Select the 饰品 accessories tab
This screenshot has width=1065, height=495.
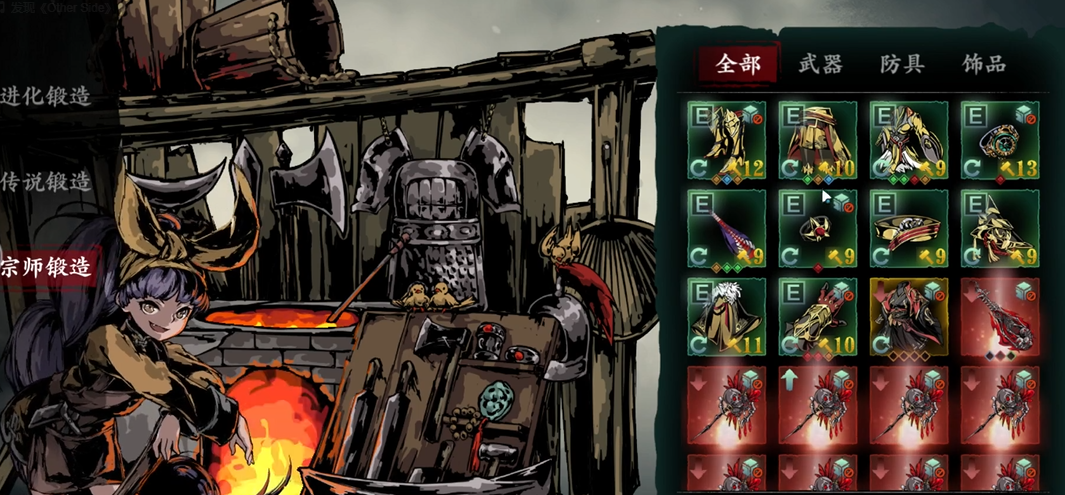pyautogui.click(x=984, y=66)
